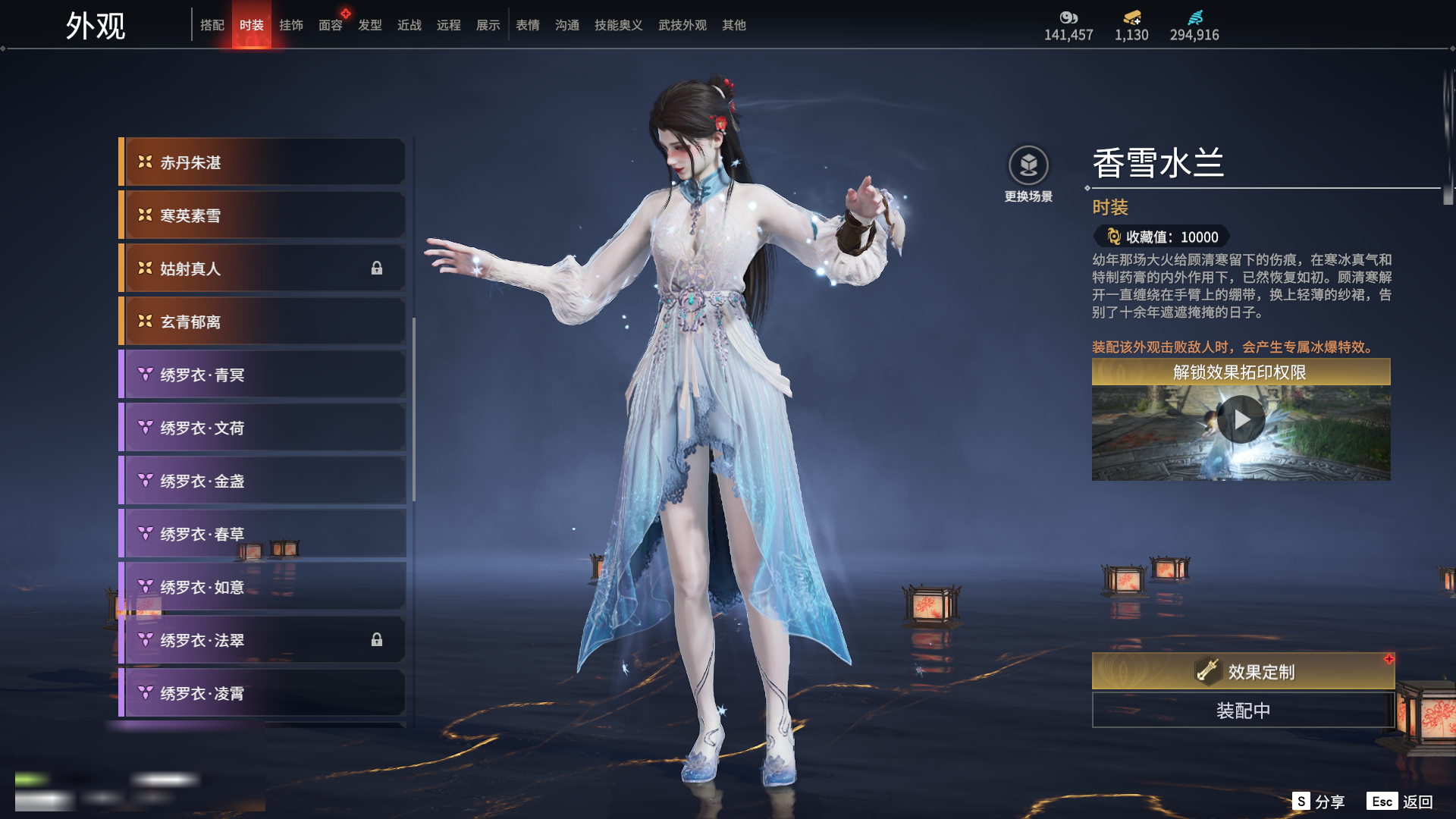The height and width of the screenshot is (819, 1456).
Task: Open the 武技外观 tab
Action: (x=682, y=25)
